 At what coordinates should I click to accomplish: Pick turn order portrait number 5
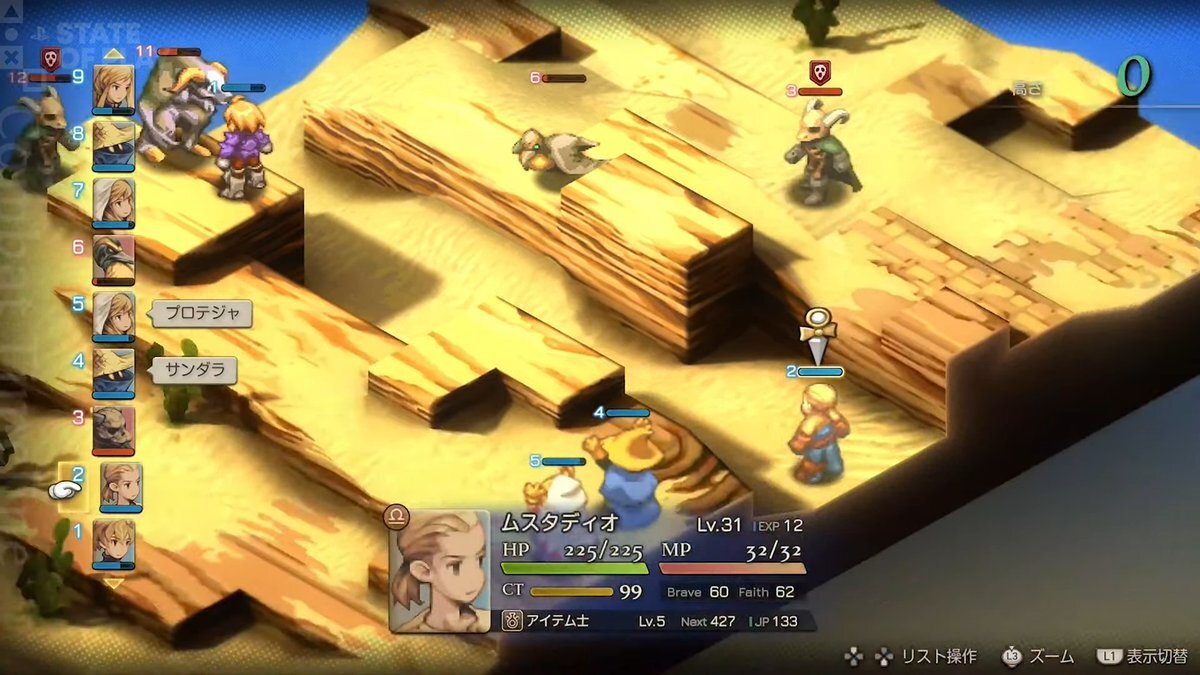click(x=113, y=315)
